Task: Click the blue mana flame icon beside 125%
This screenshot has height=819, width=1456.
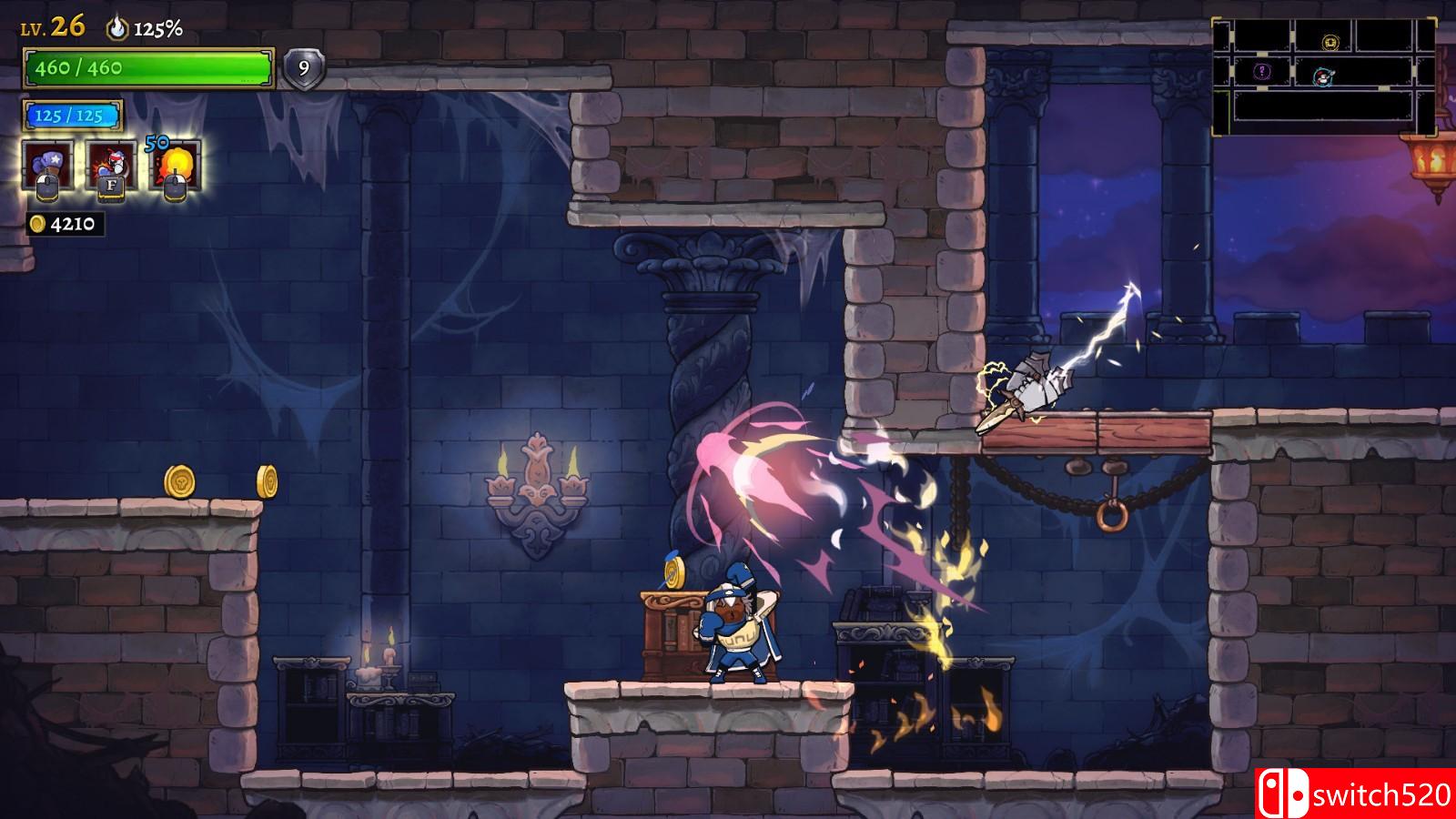Action: click(118, 27)
